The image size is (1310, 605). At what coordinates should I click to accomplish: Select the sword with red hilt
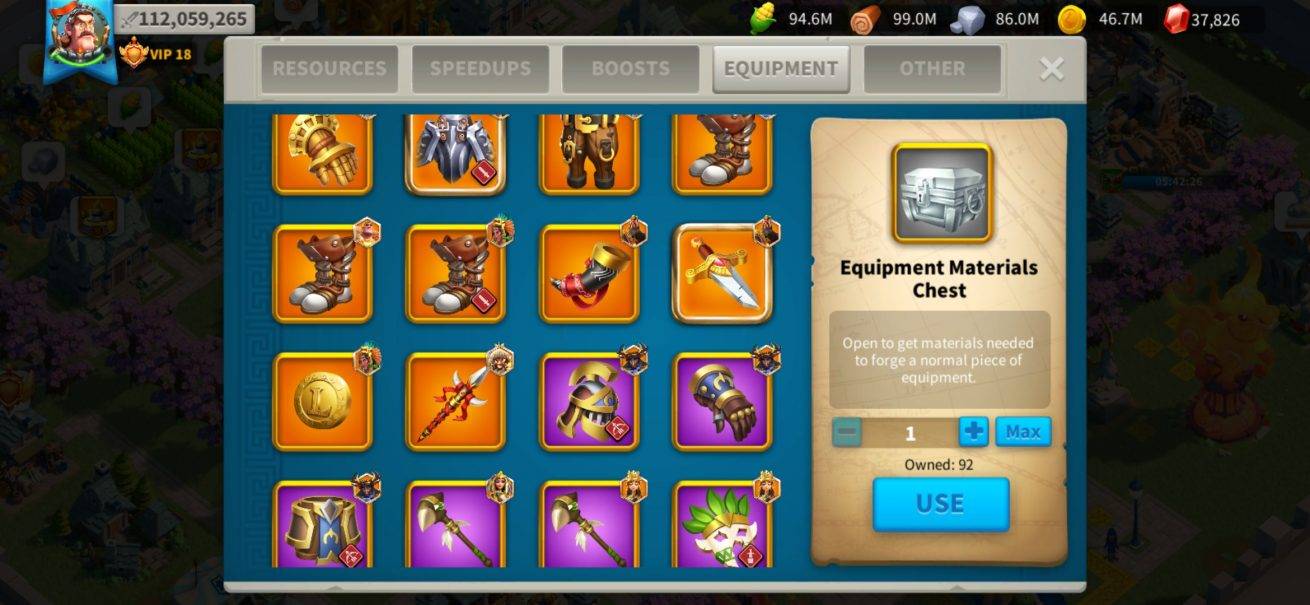pos(723,274)
